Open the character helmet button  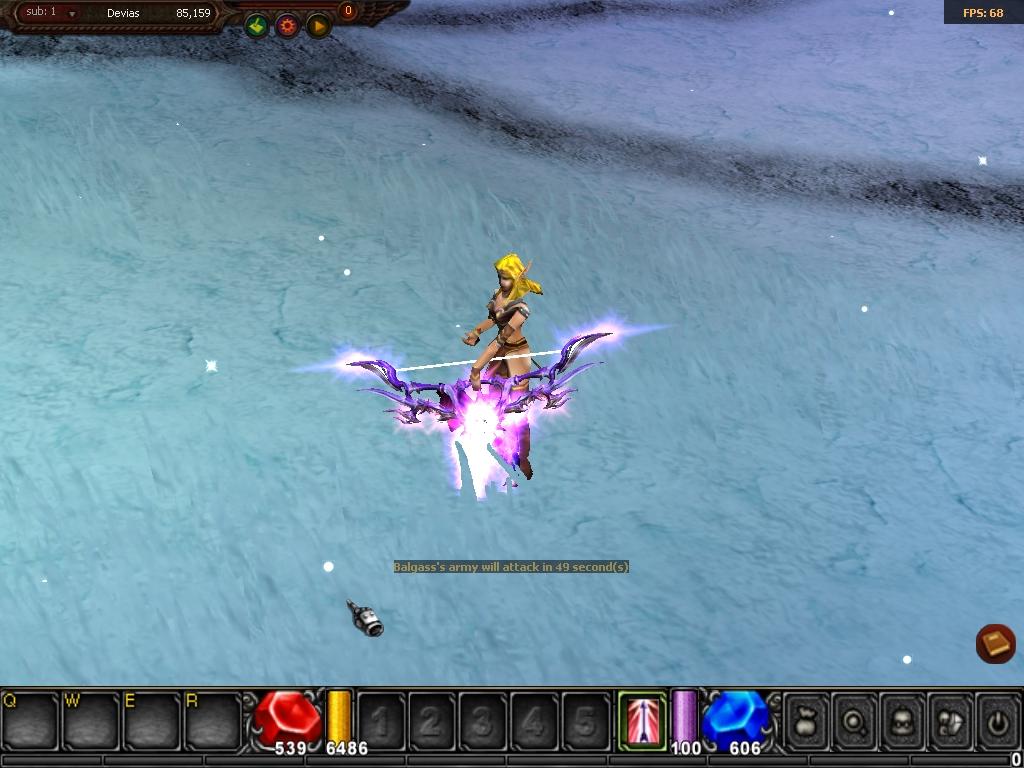(902, 719)
